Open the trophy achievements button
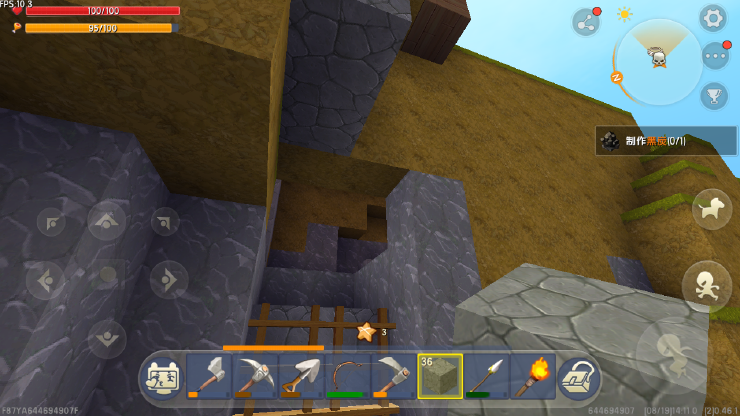The height and width of the screenshot is (416, 740). click(713, 95)
